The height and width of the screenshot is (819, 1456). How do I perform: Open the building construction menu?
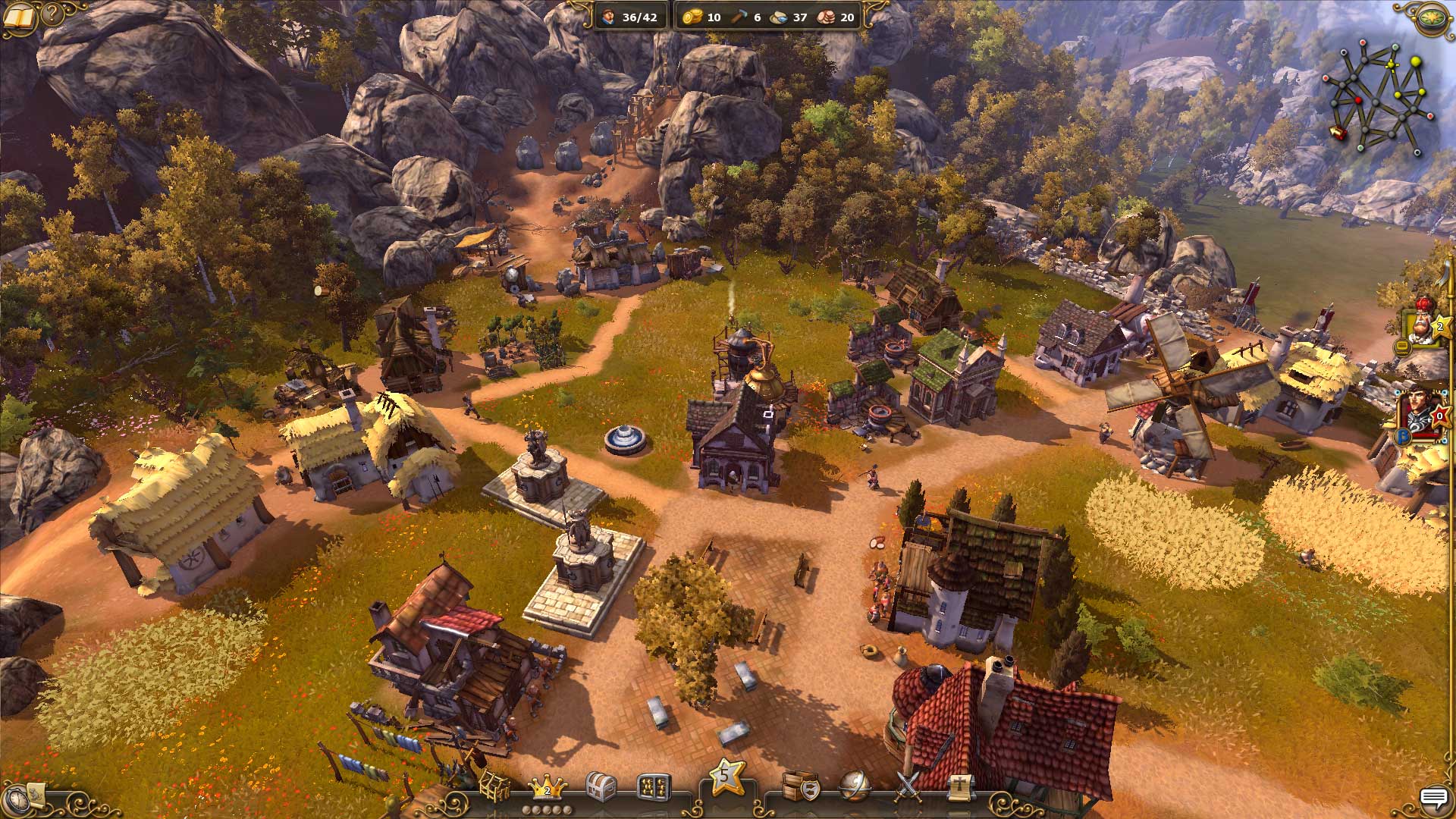pyautogui.click(x=494, y=786)
